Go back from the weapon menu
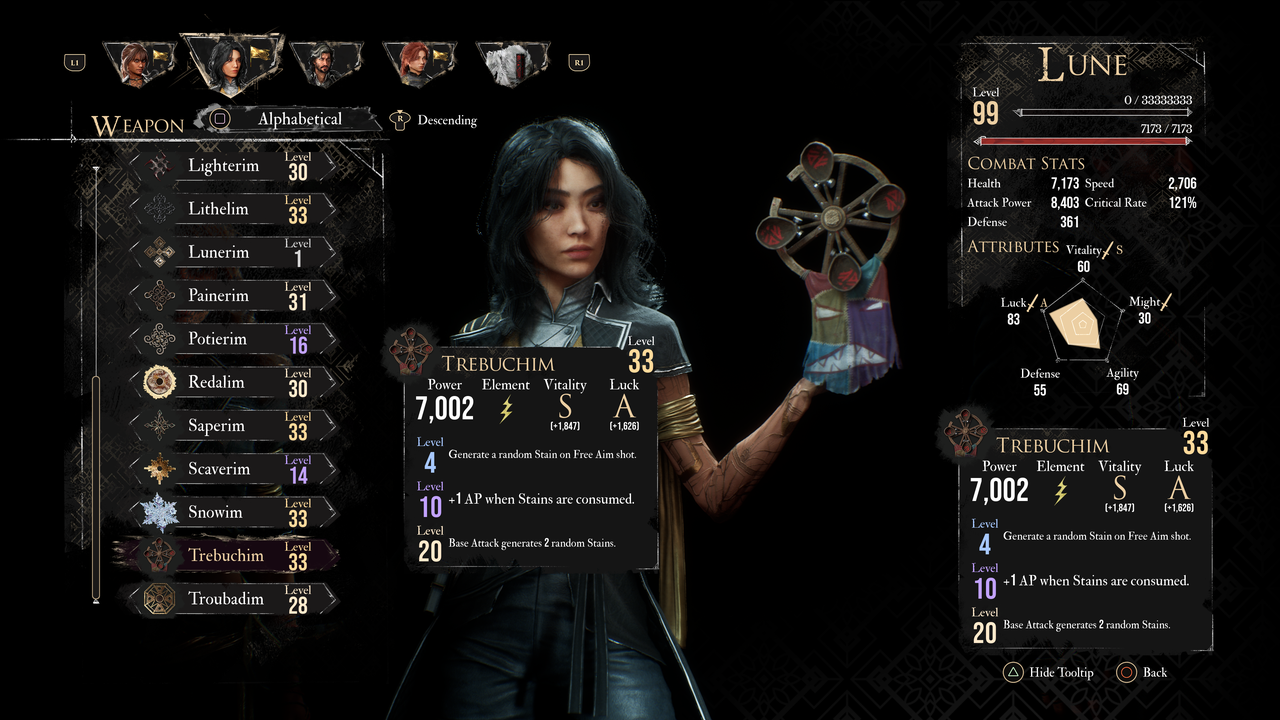 coord(1142,672)
